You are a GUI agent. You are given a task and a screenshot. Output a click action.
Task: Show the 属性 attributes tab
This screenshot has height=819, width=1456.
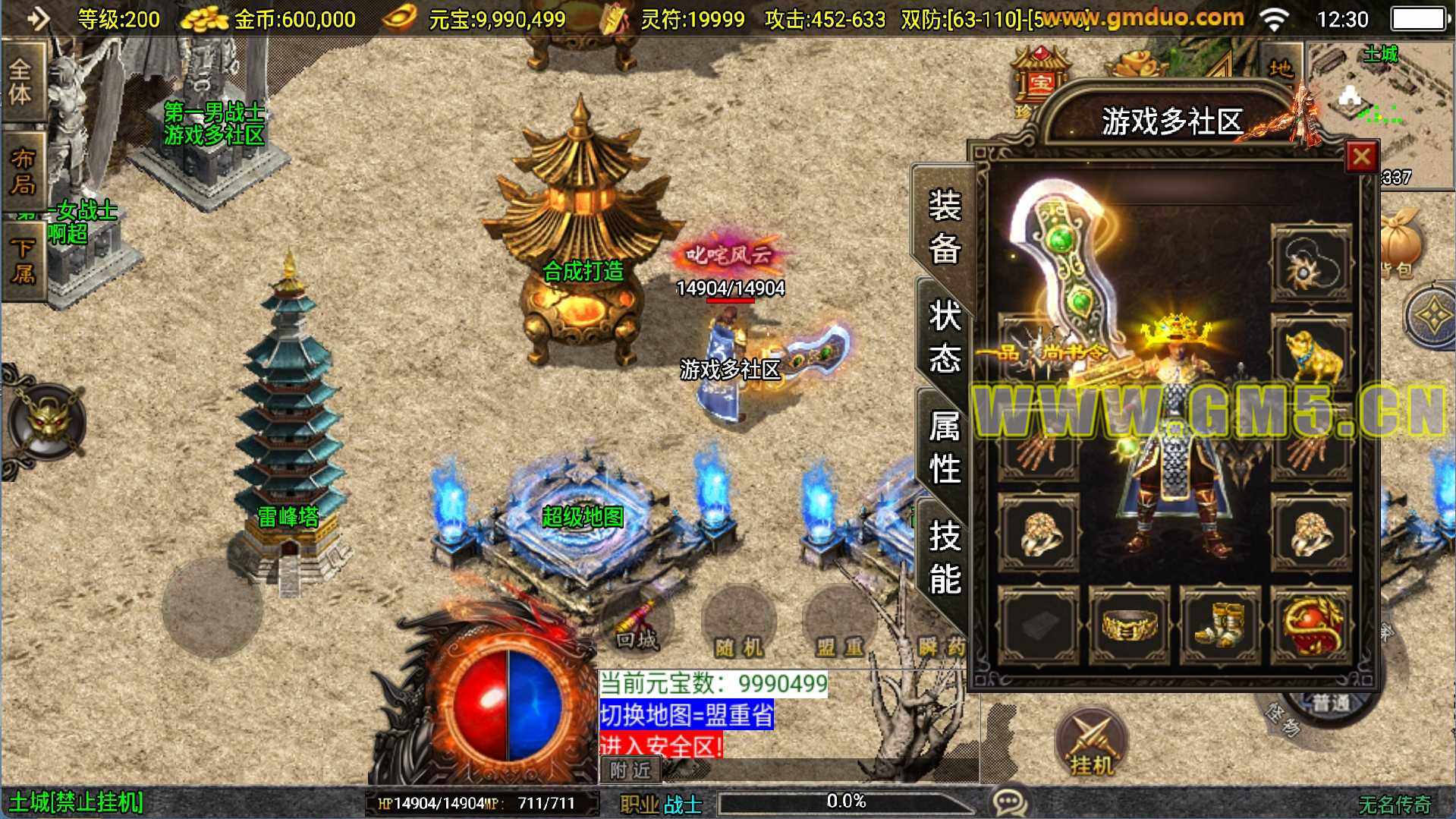pyautogui.click(x=945, y=446)
